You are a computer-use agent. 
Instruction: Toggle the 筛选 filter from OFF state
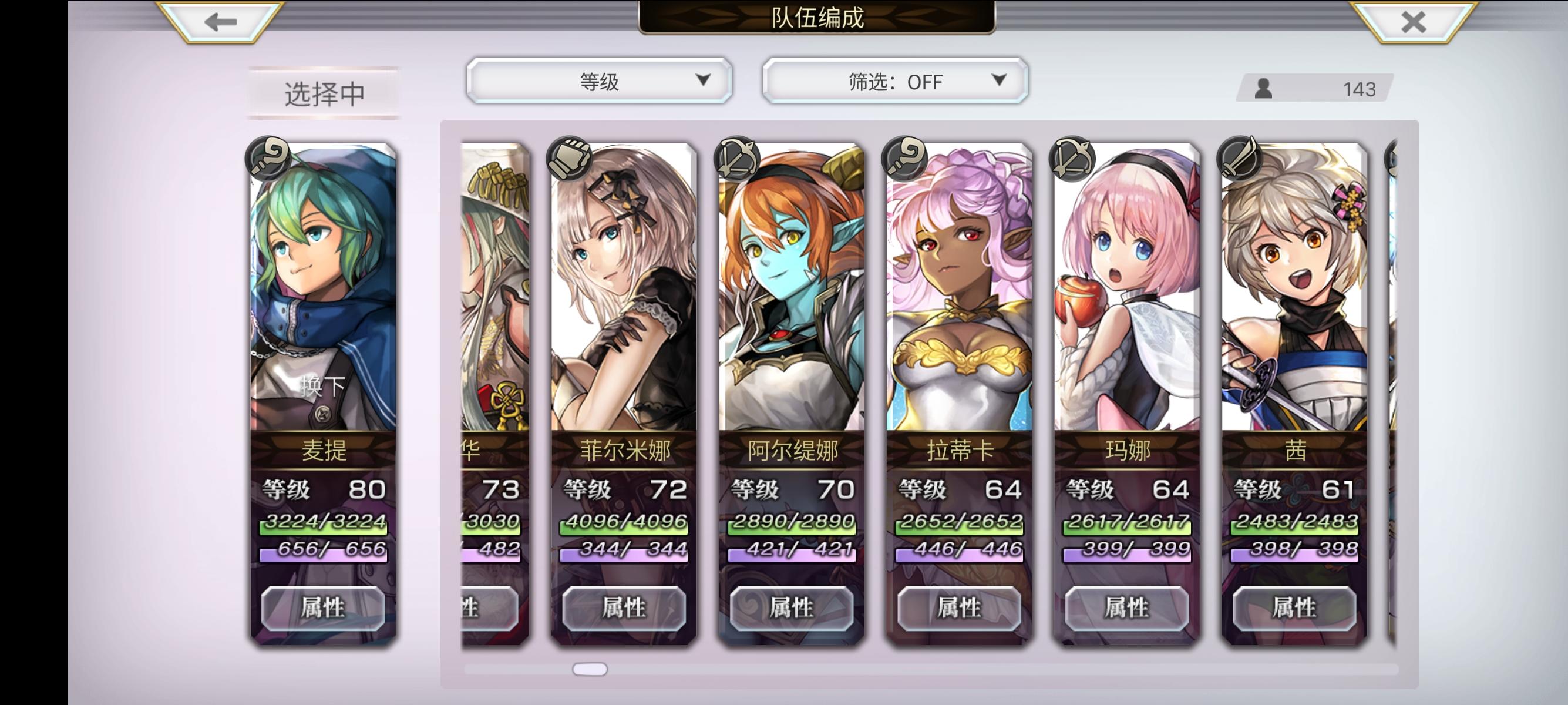pos(894,80)
